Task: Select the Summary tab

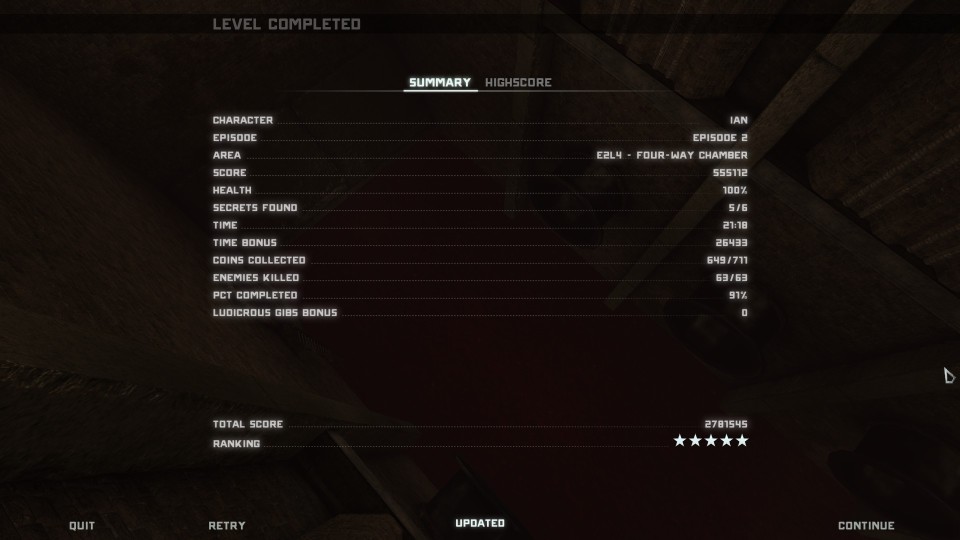Action: tap(440, 83)
